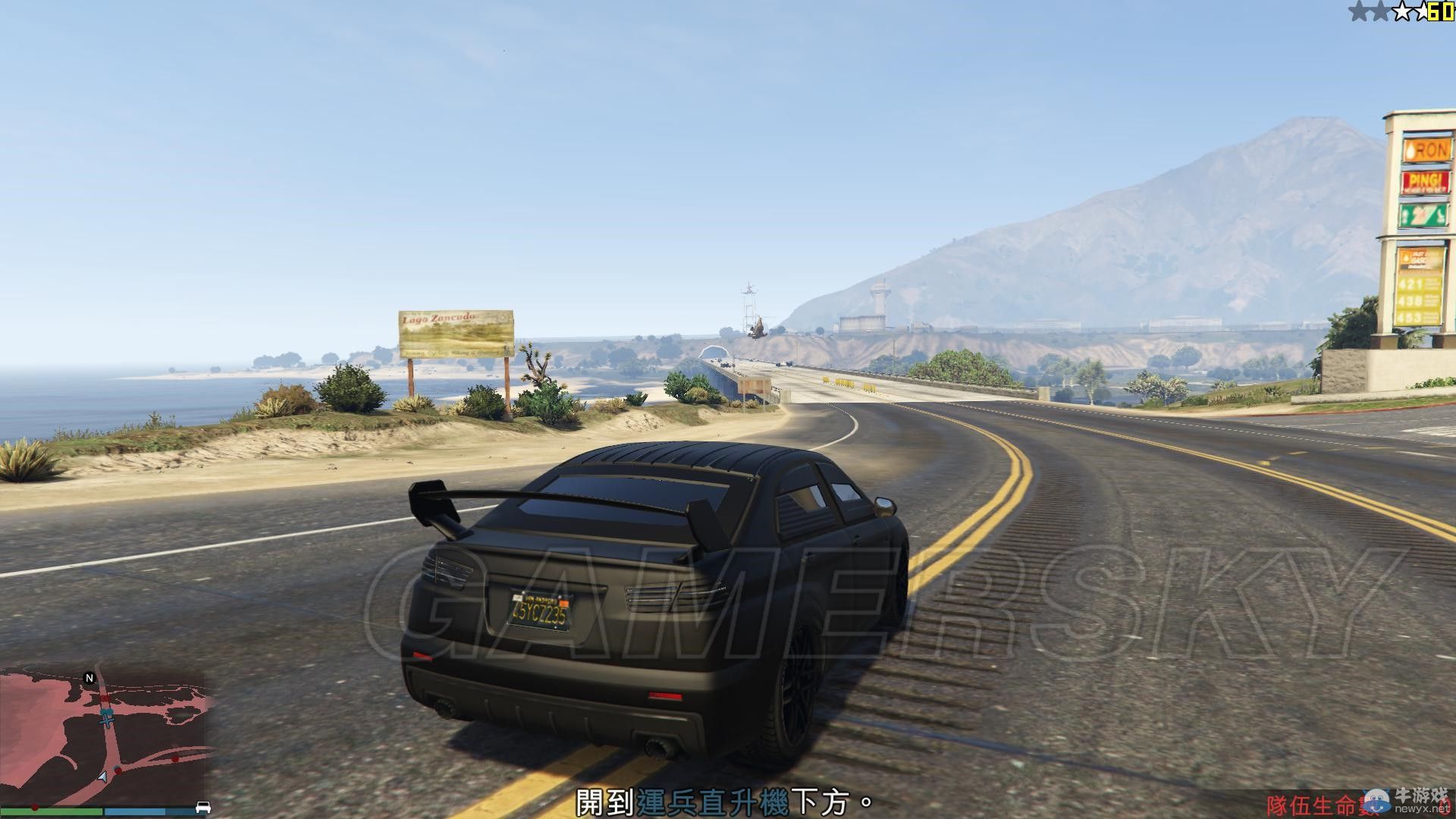
Task: Toggle the fourth white wanted star
Action: 1423,9
